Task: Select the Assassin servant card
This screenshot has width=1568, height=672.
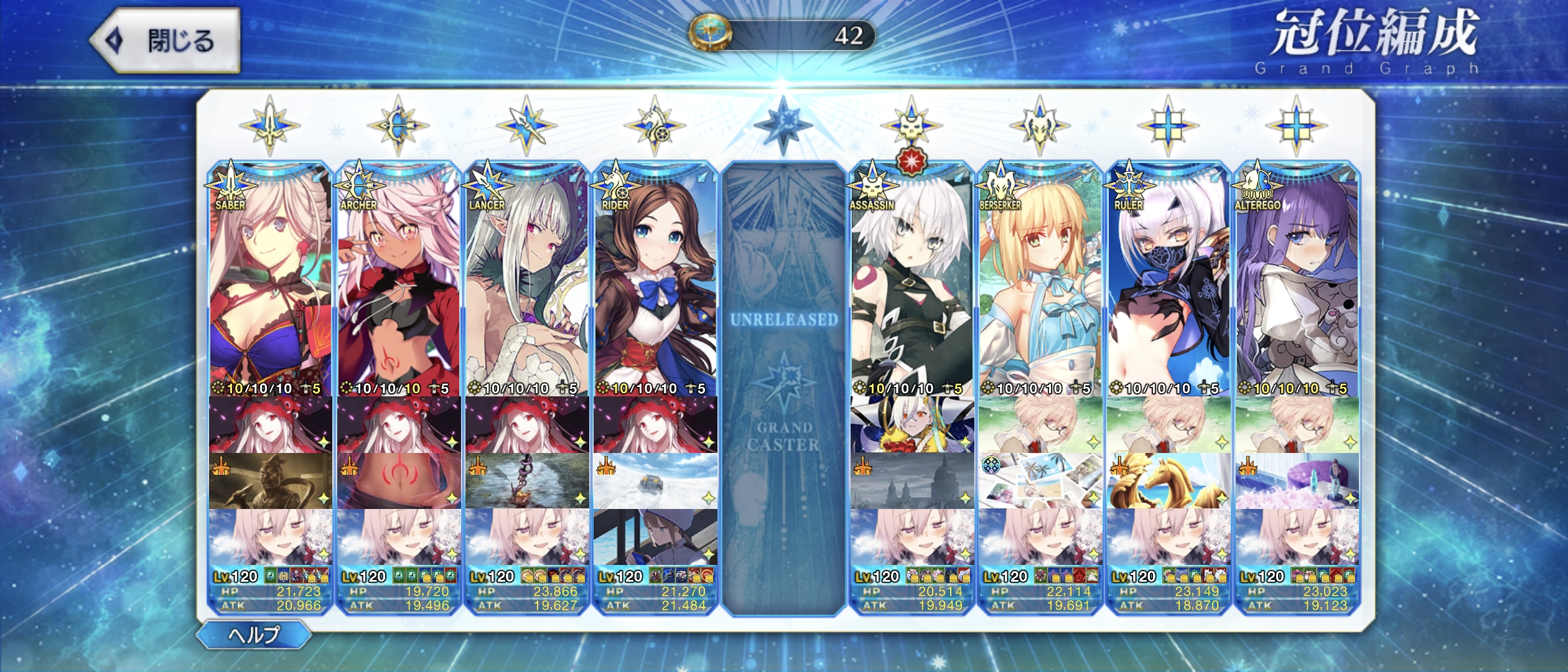Action: pyautogui.click(x=912, y=280)
